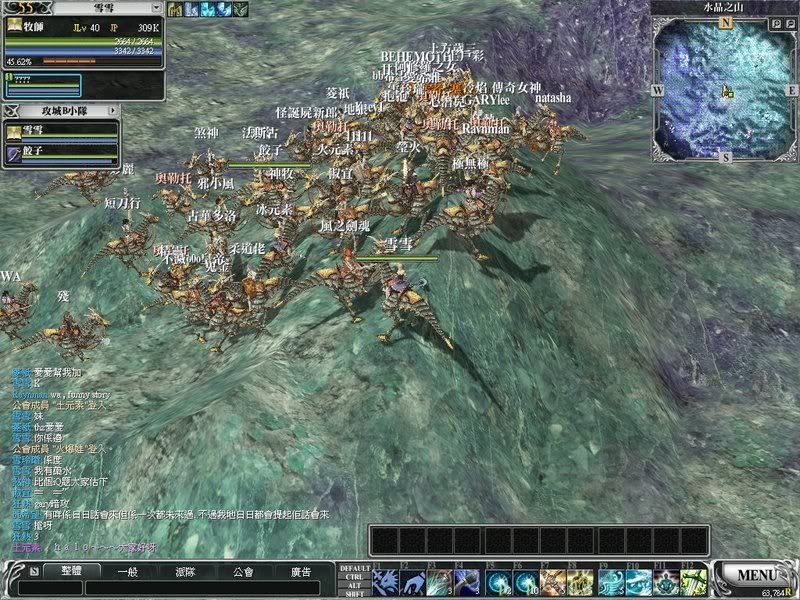Switch to the 公會 chat tab
The image size is (800, 600).
point(241,572)
